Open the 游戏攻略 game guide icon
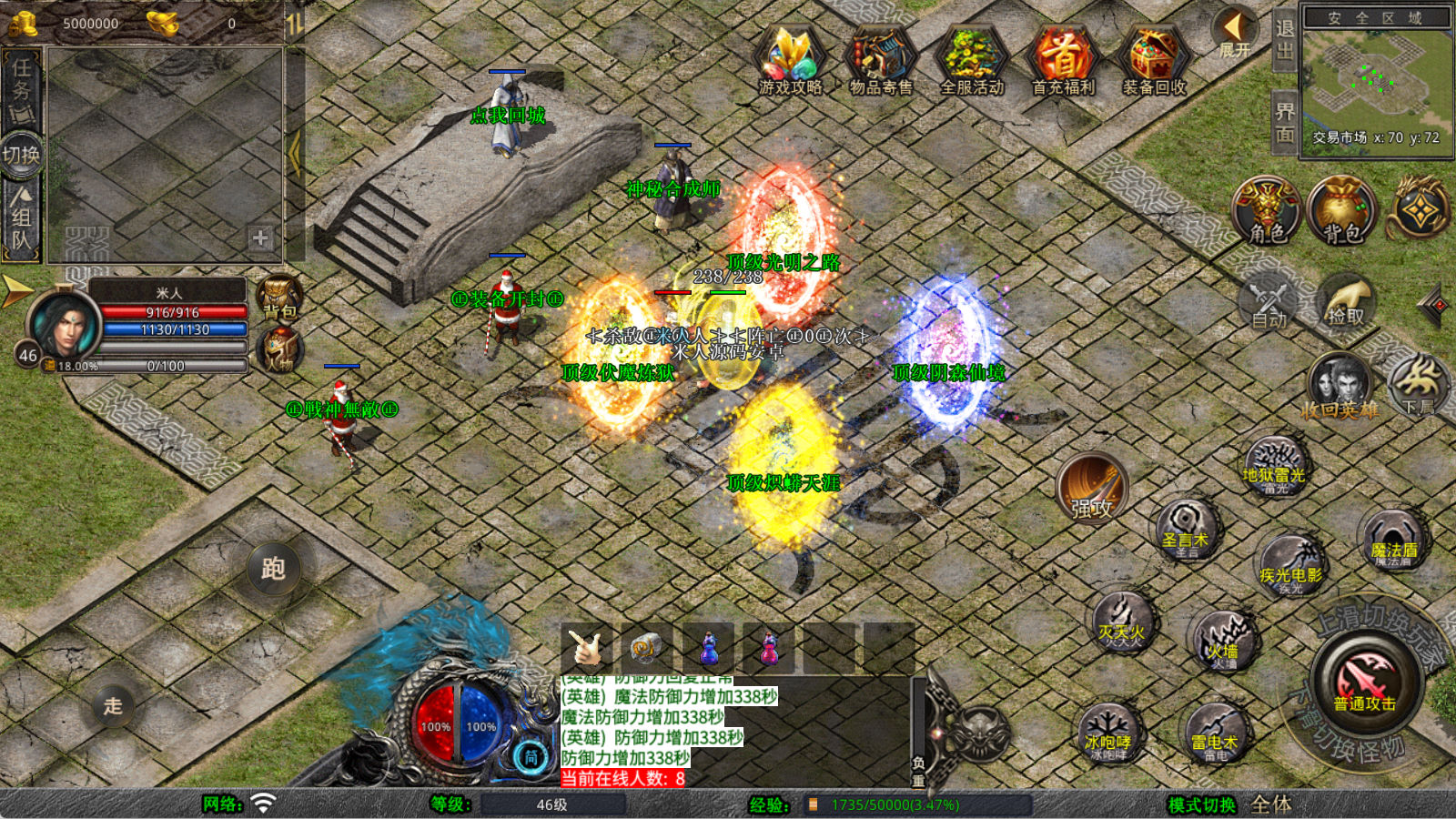The width and height of the screenshot is (1456, 819). (x=790, y=59)
